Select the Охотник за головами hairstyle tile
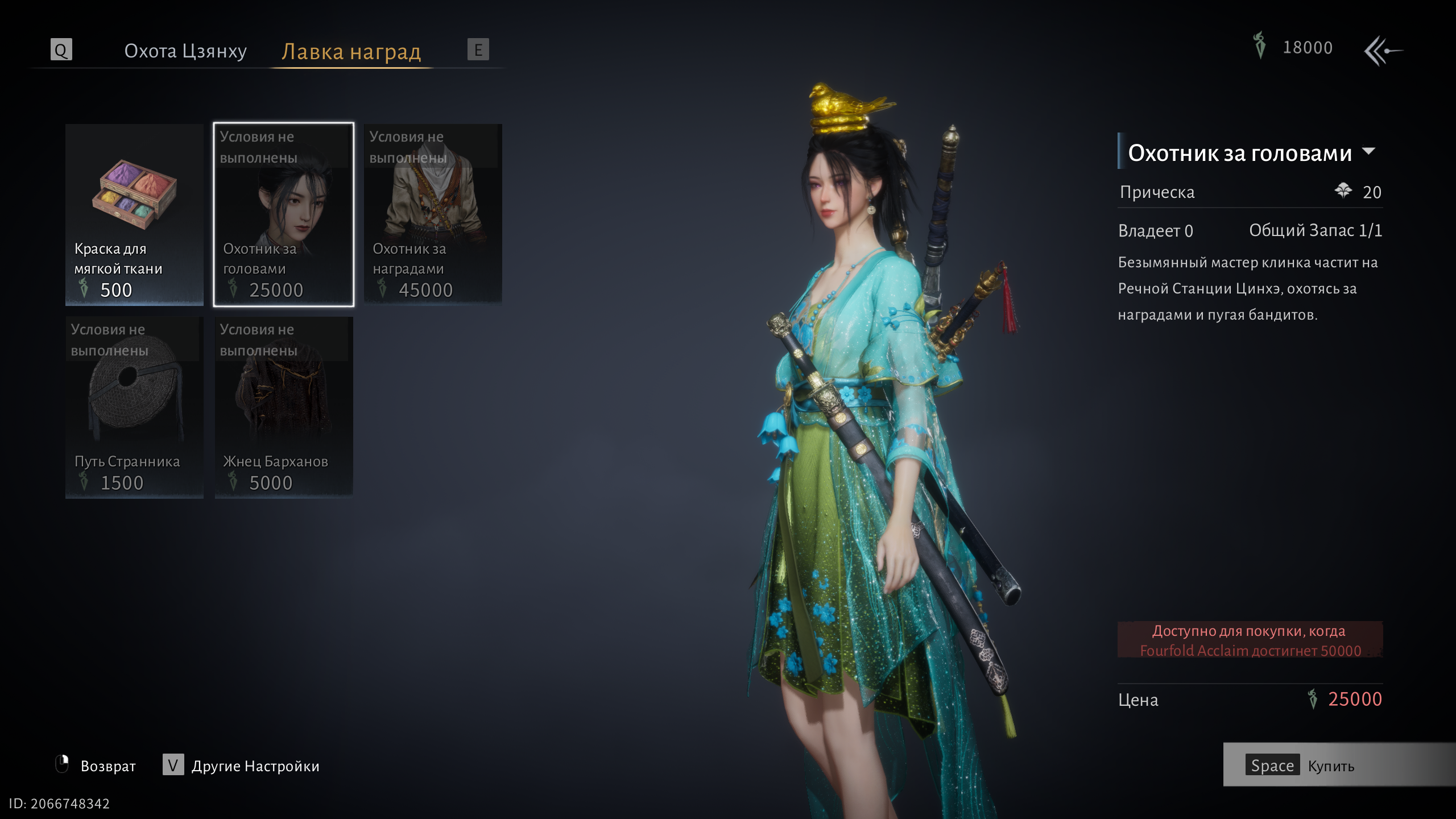This screenshot has height=819, width=1456. pos(283,214)
